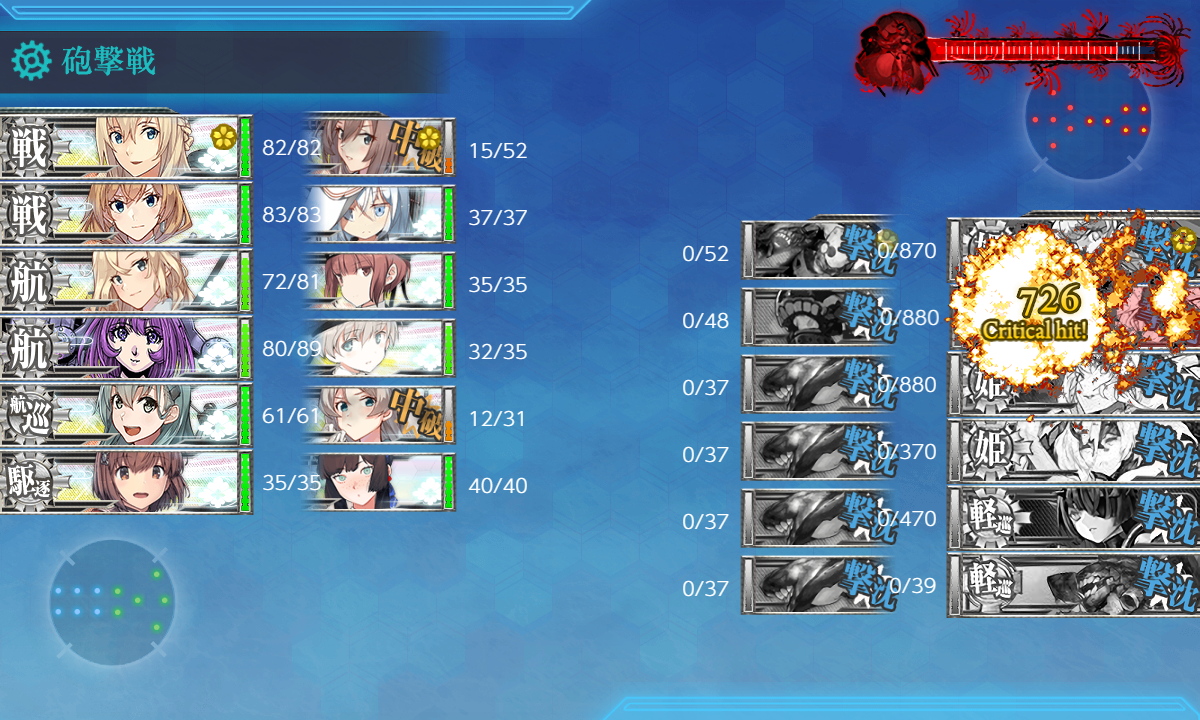Choose the white-haired escort ship at 37/37 HP
This screenshot has width=1200, height=720.
(380, 215)
